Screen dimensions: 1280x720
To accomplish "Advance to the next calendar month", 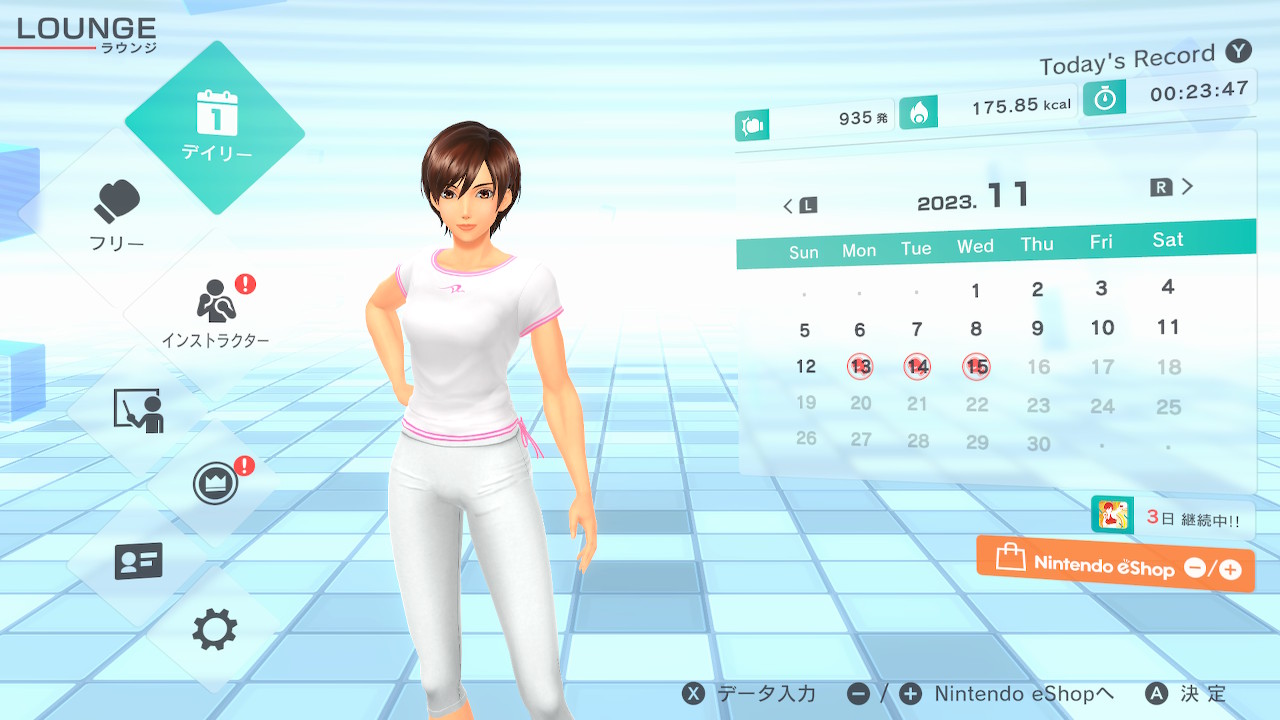I will (1173, 187).
